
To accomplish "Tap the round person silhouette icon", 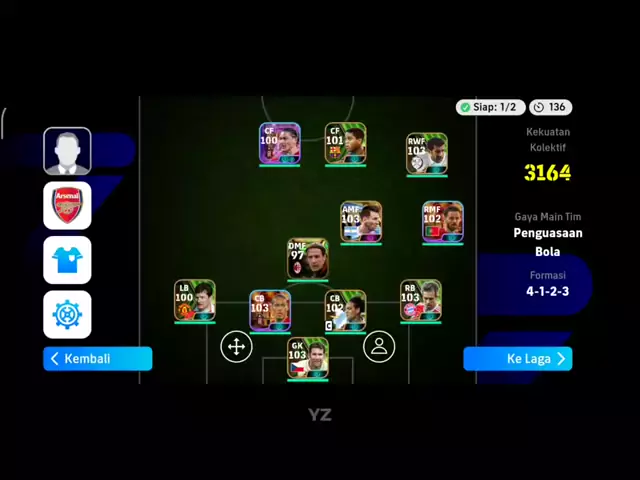I will point(378,347).
